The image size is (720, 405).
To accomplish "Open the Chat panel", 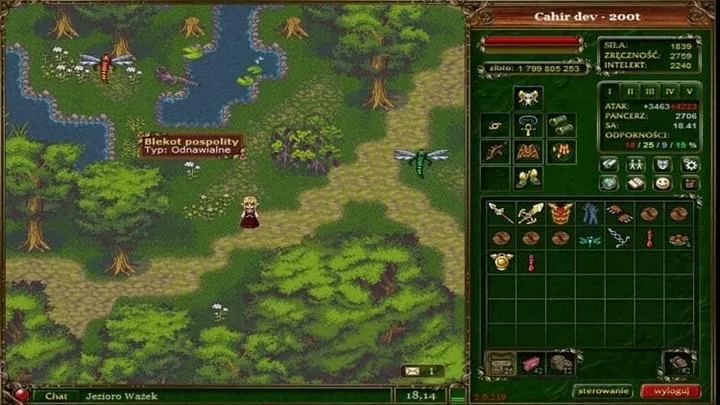I will (56, 396).
